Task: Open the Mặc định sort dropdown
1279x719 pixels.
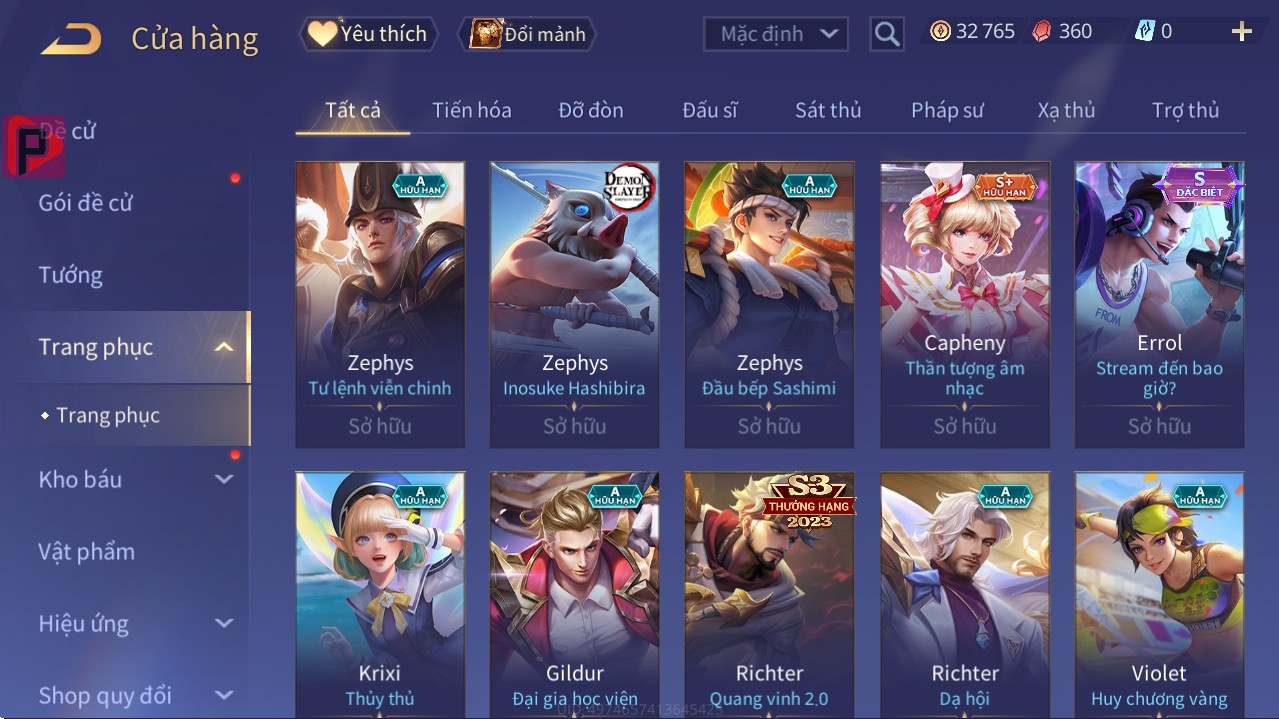Action: point(776,34)
